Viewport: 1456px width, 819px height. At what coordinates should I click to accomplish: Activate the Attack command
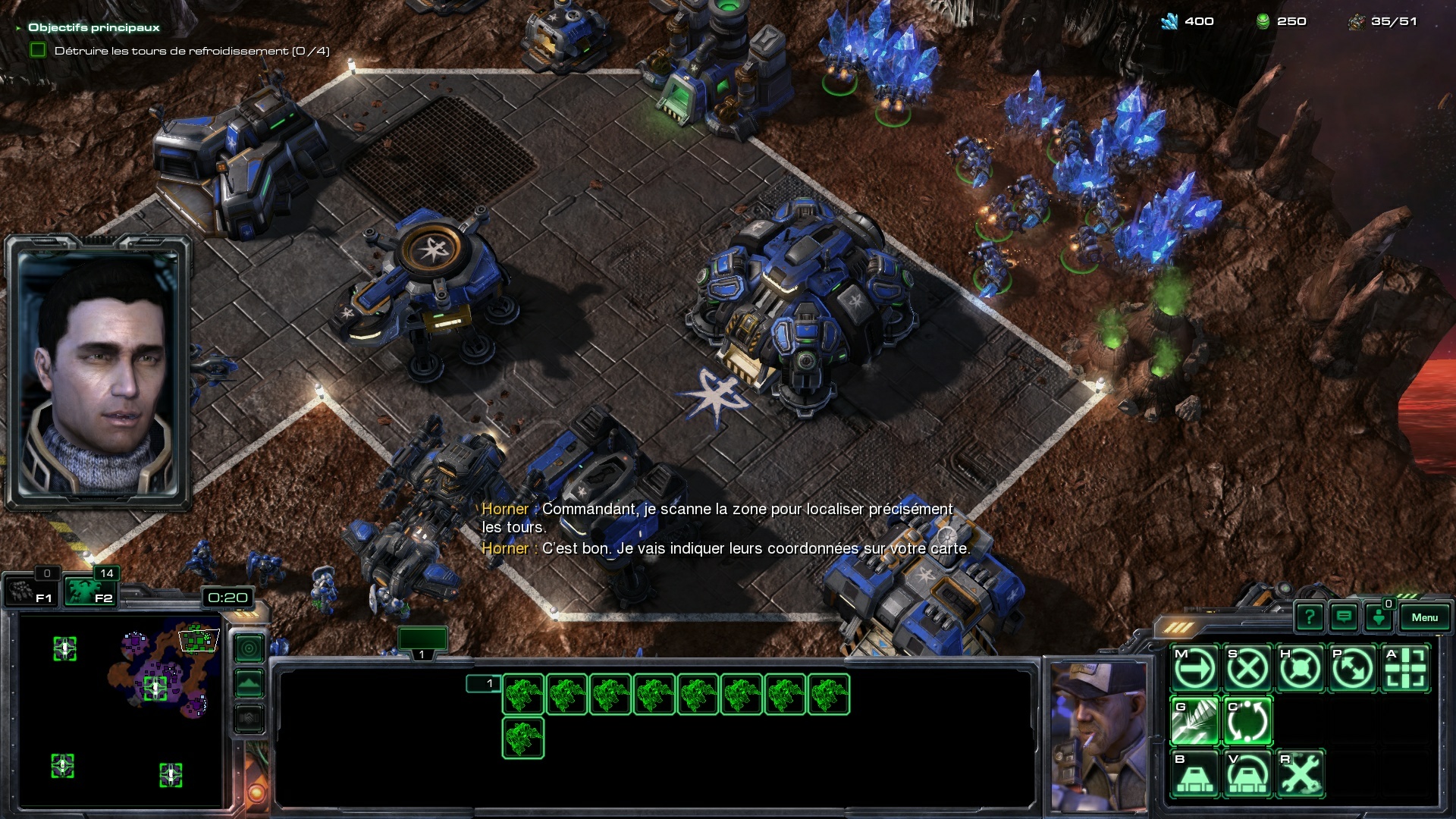1405,669
